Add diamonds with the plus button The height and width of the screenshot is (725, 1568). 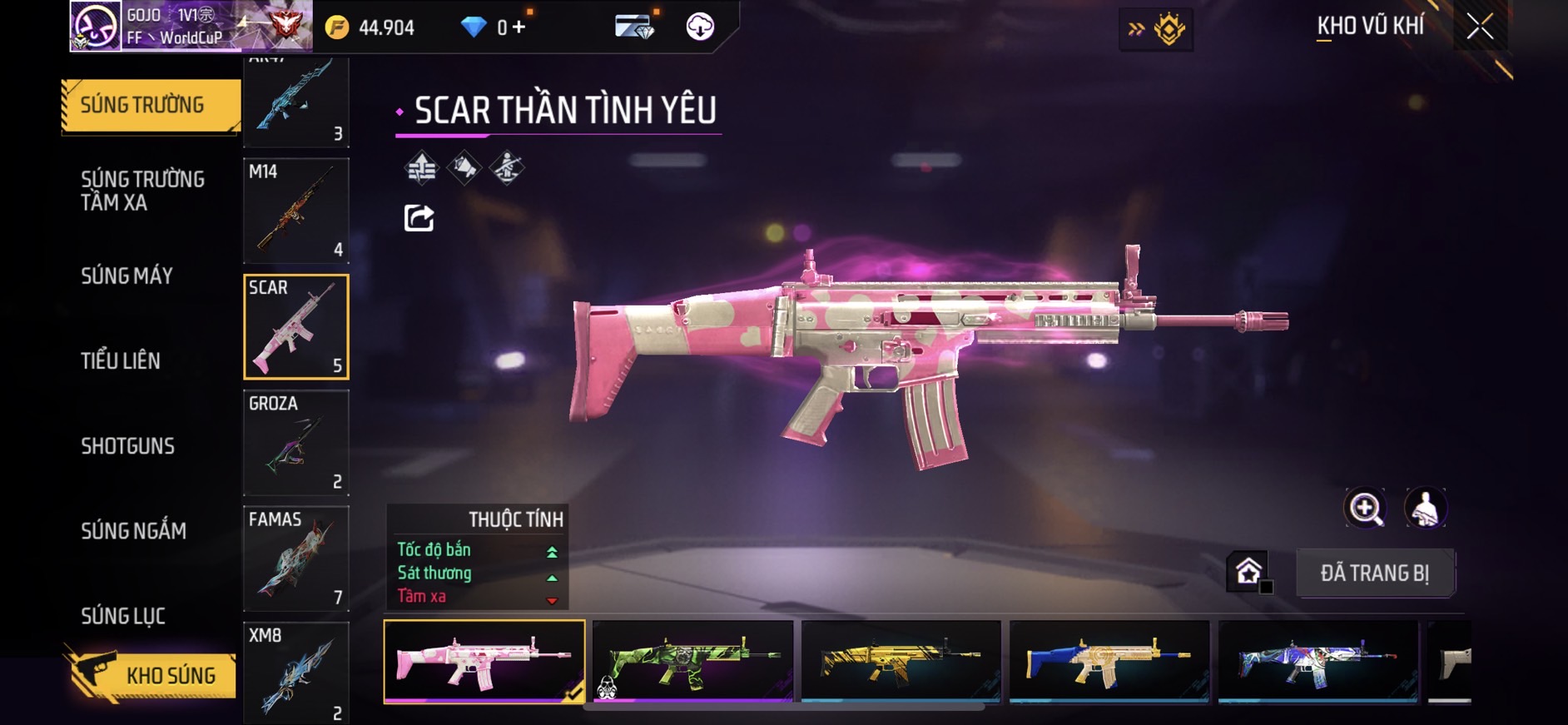click(x=519, y=27)
